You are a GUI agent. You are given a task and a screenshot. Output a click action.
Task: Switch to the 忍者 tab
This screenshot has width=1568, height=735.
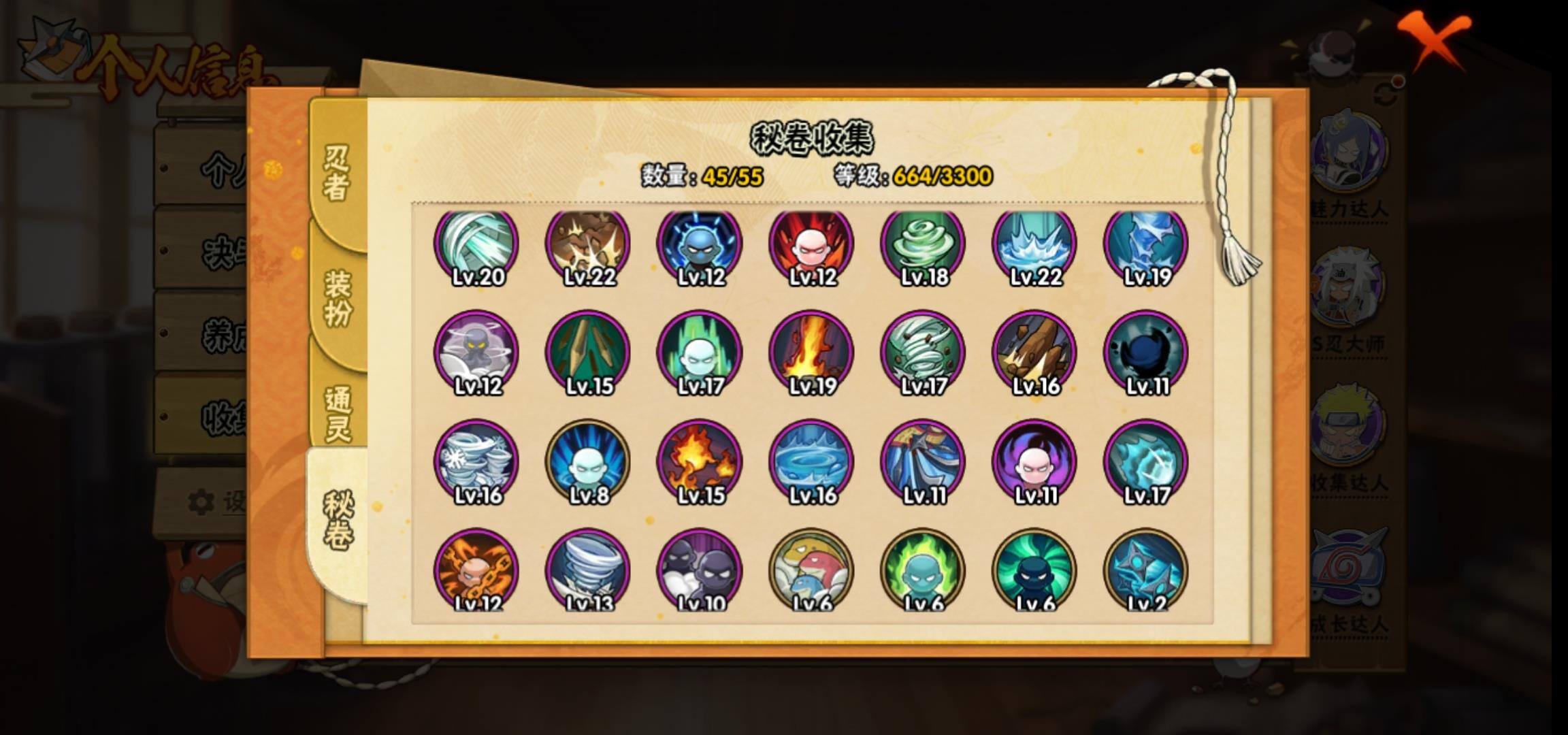point(337,174)
